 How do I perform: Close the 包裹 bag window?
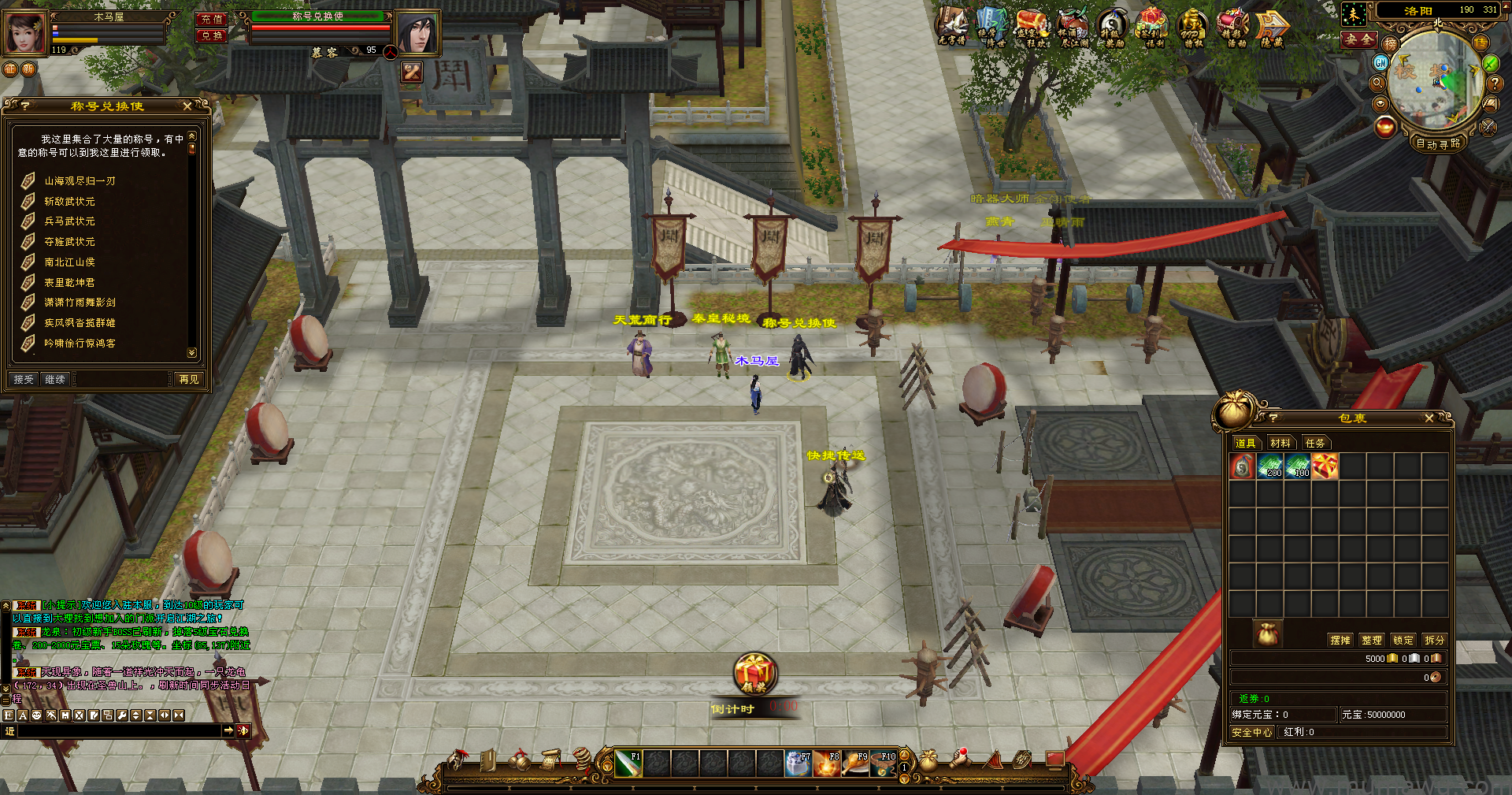1429,418
